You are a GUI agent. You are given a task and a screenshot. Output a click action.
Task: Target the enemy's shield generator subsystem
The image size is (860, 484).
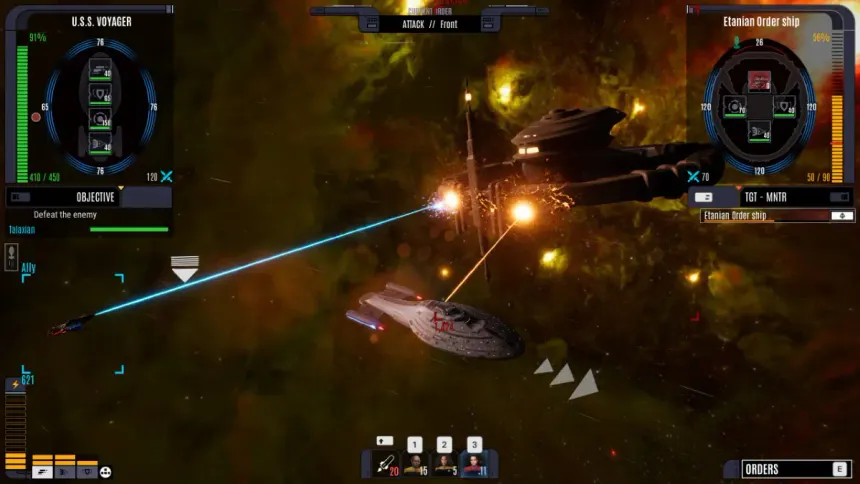point(785,105)
